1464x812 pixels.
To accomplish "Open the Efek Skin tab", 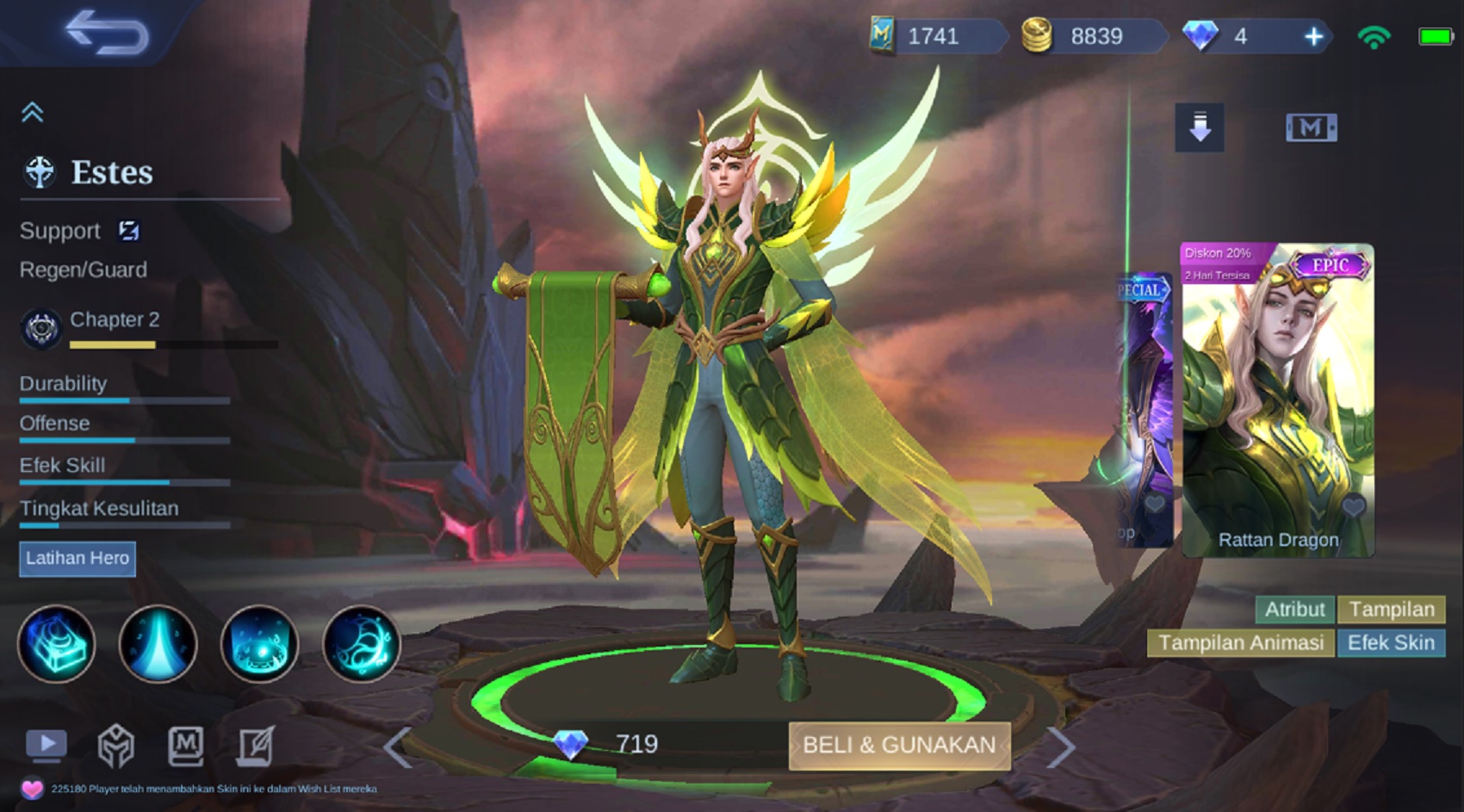I will click(1393, 642).
